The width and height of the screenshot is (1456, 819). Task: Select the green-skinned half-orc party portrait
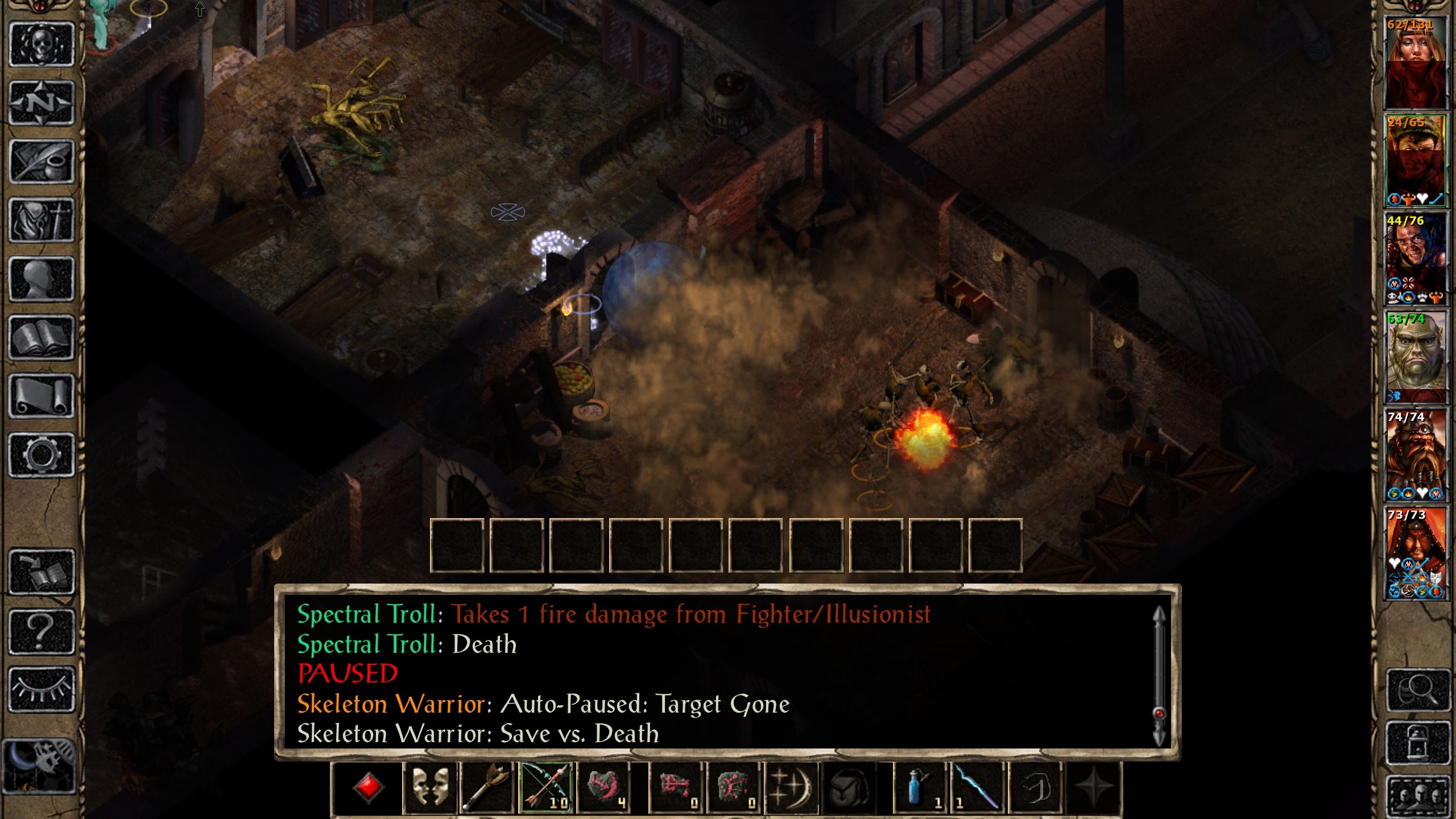pyautogui.click(x=1415, y=355)
